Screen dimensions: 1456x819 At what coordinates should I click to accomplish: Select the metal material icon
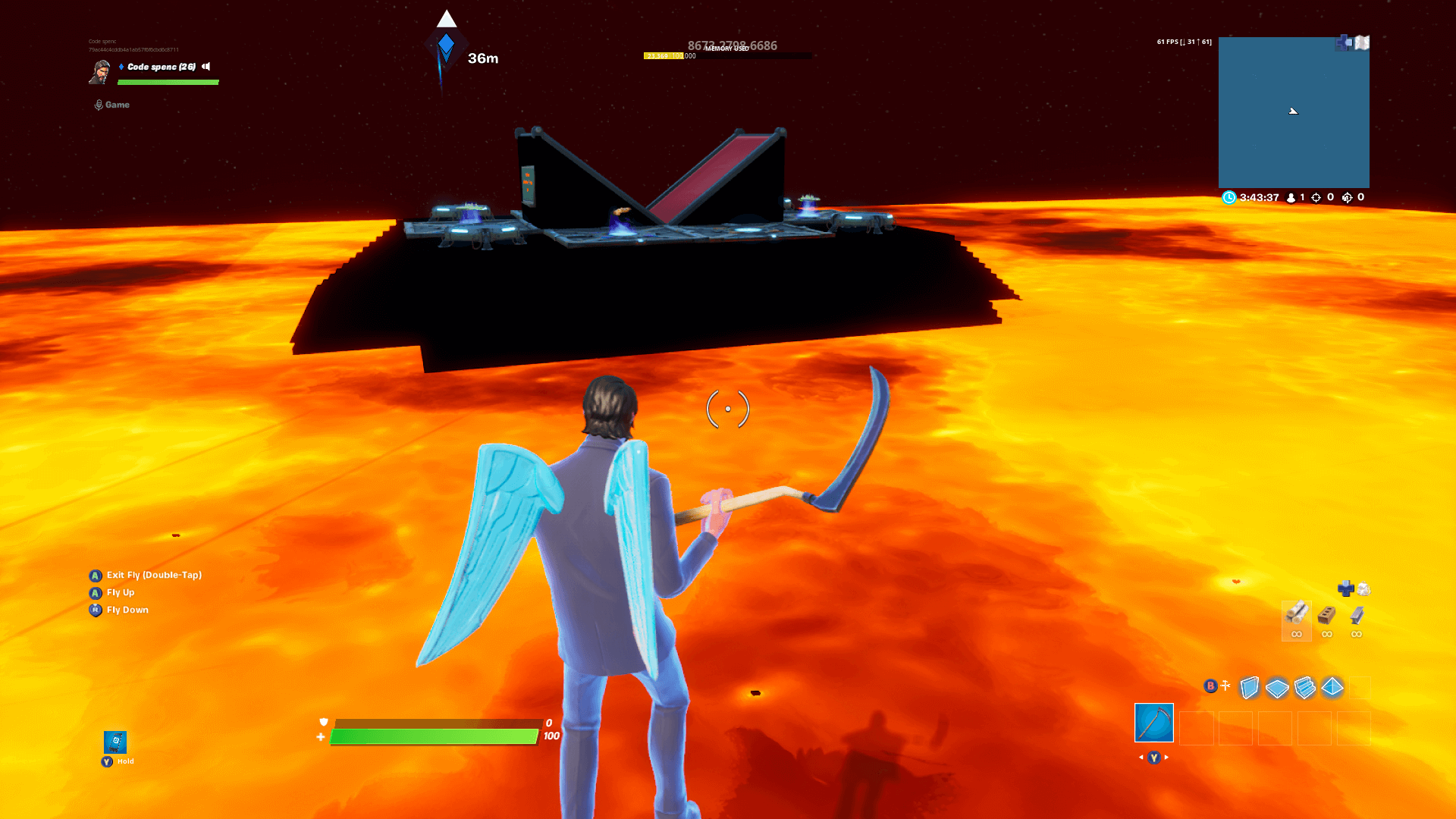coord(1356,614)
